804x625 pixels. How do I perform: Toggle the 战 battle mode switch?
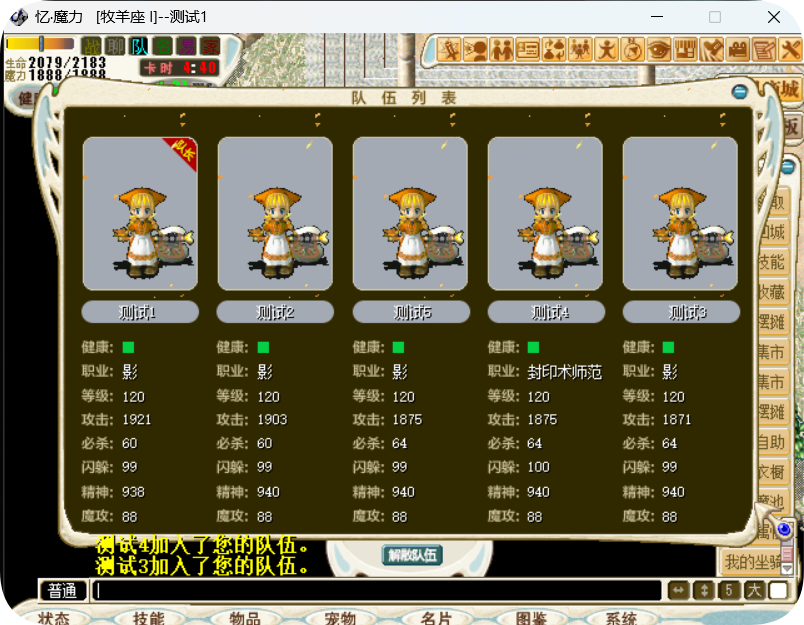[92, 46]
